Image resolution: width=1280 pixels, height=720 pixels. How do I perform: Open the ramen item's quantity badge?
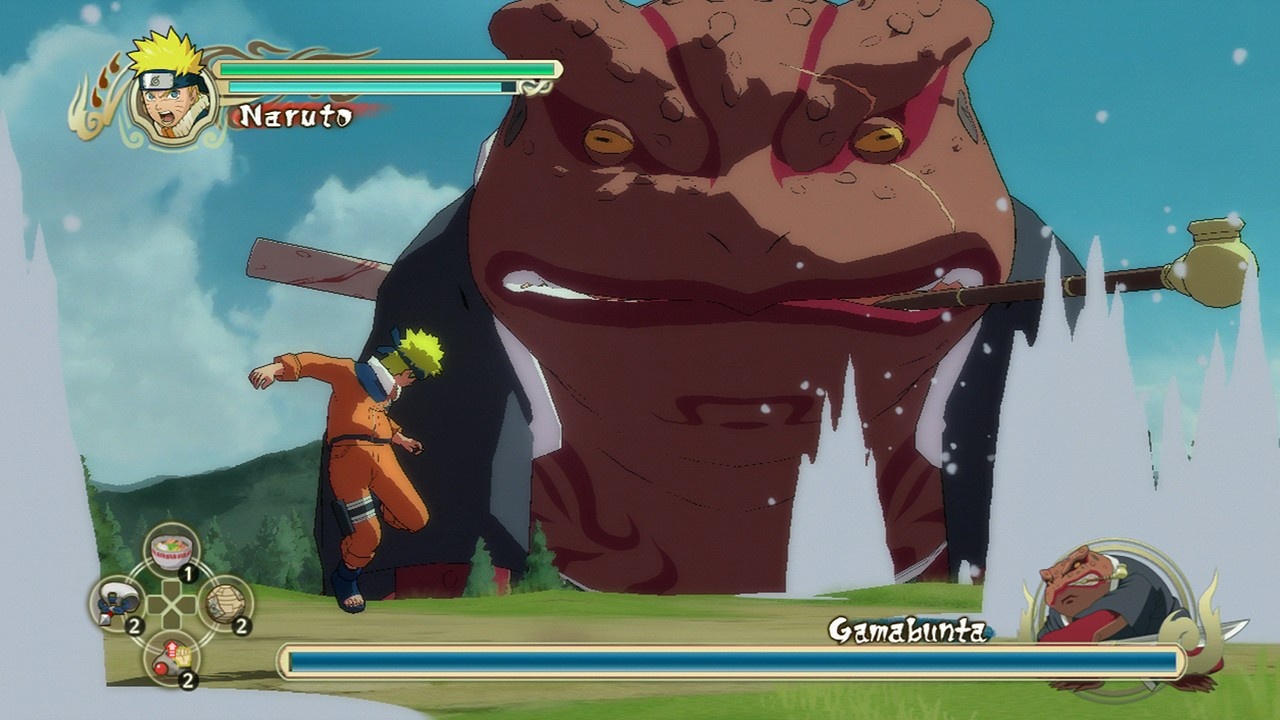coord(188,573)
